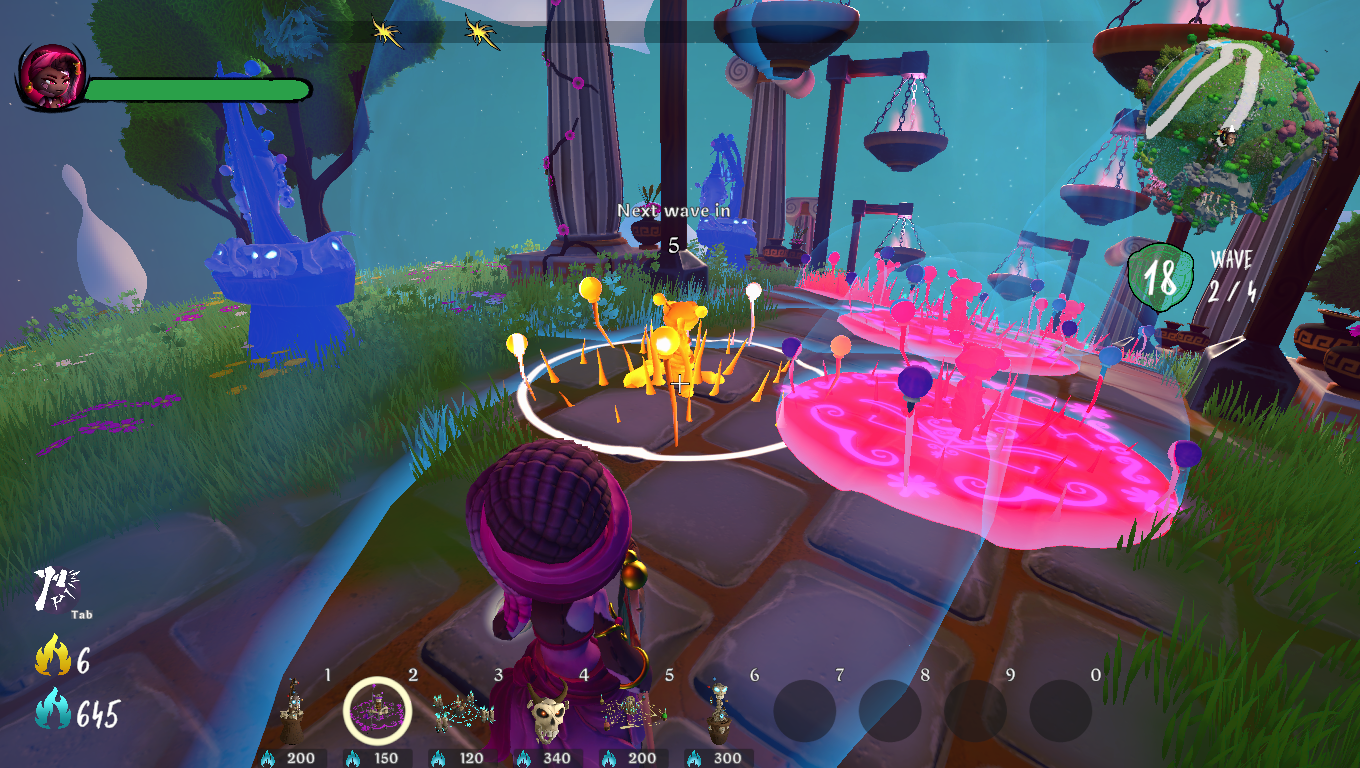Screen dimensions: 1360x768
Task: Click the red-haired hero portrait
Action: point(48,77)
